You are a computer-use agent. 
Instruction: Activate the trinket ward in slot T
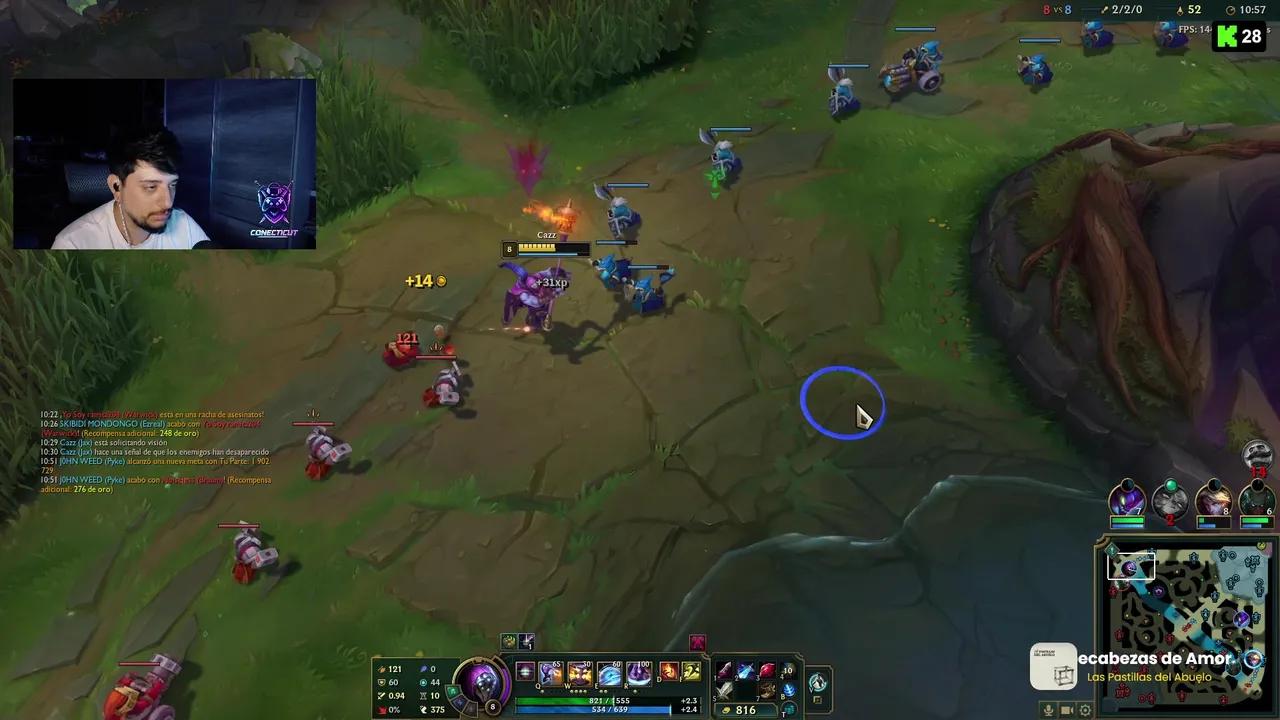pos(789,707)
